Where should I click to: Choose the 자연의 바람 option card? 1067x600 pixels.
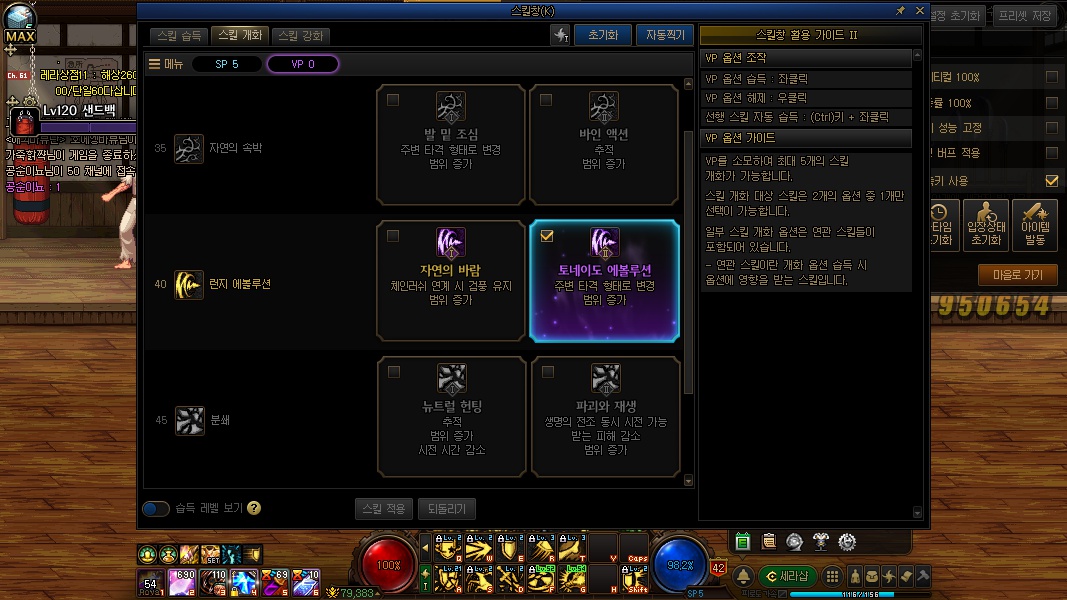pos(451,281)
